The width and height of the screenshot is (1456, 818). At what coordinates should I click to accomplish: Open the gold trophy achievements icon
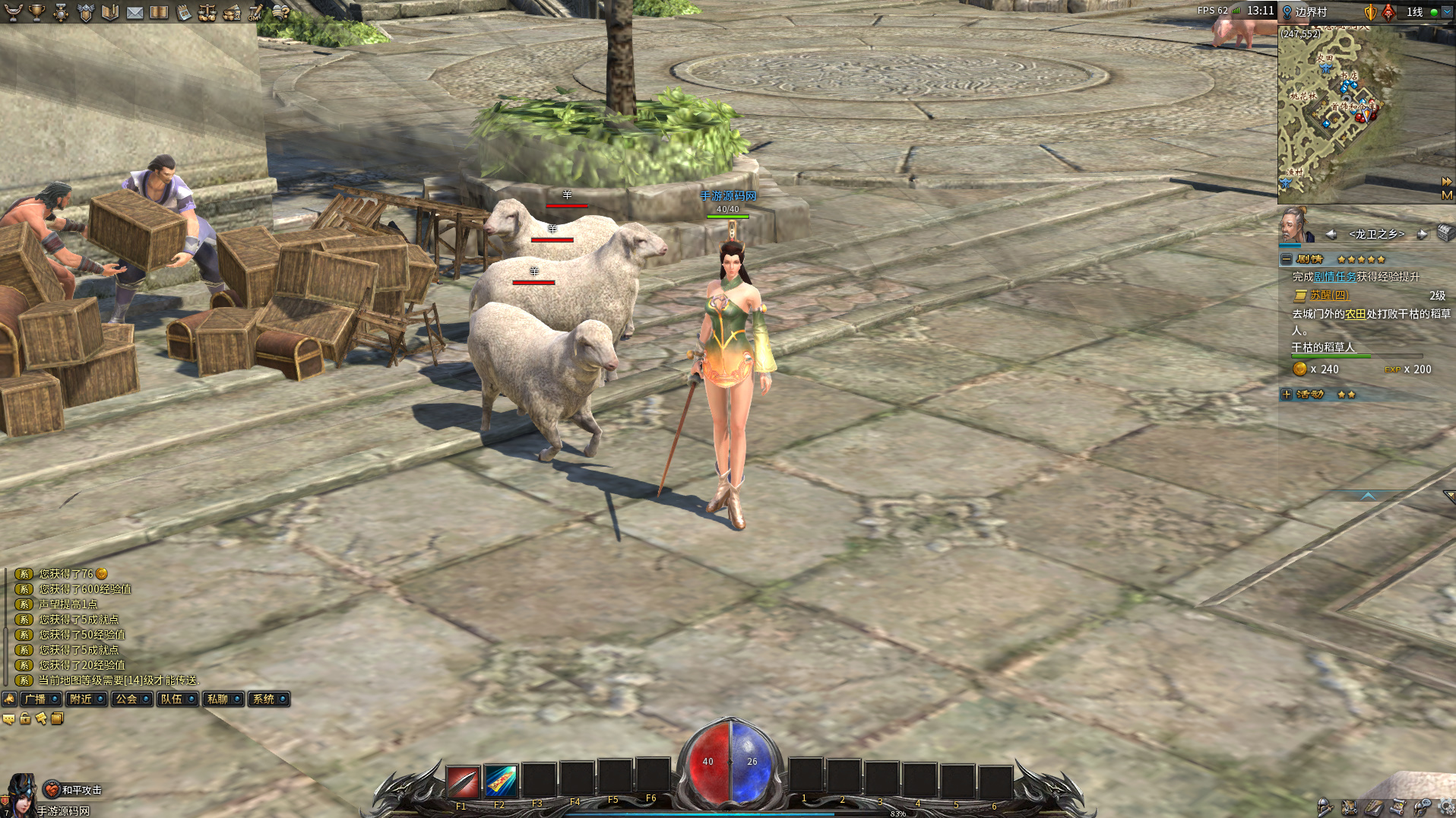36,12
